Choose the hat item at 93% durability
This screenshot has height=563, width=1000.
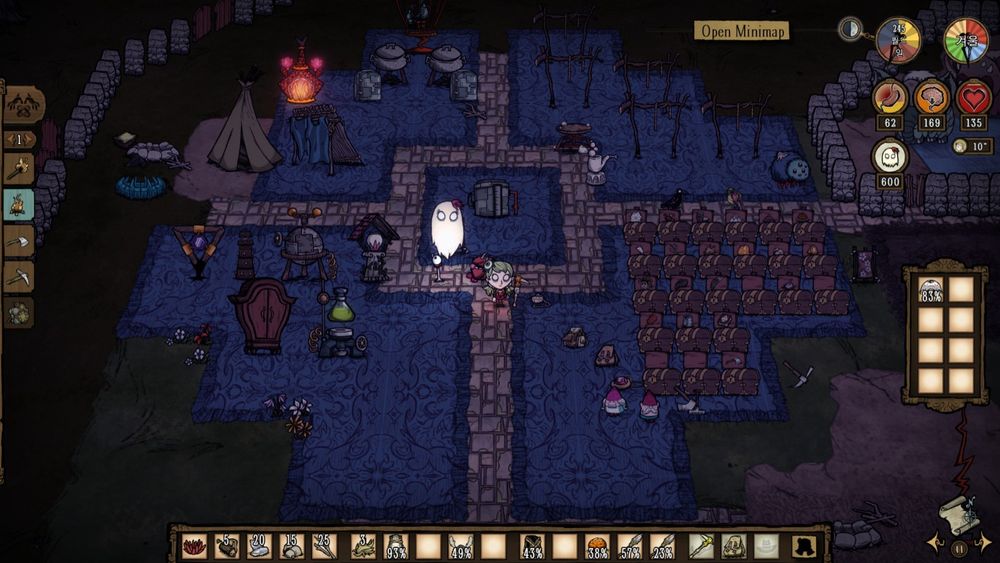tap(396, 546)
